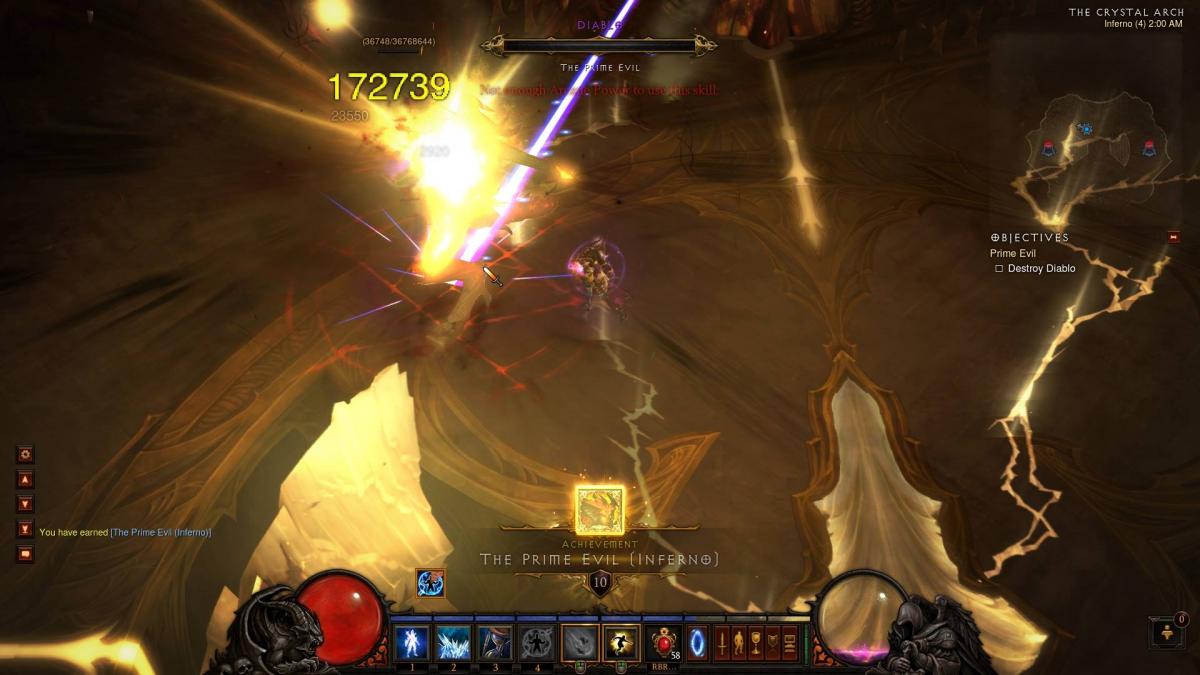This screenshot has width=1200, height=675.
Task: Click the shield icon menu button
Action: coord(773,643)
